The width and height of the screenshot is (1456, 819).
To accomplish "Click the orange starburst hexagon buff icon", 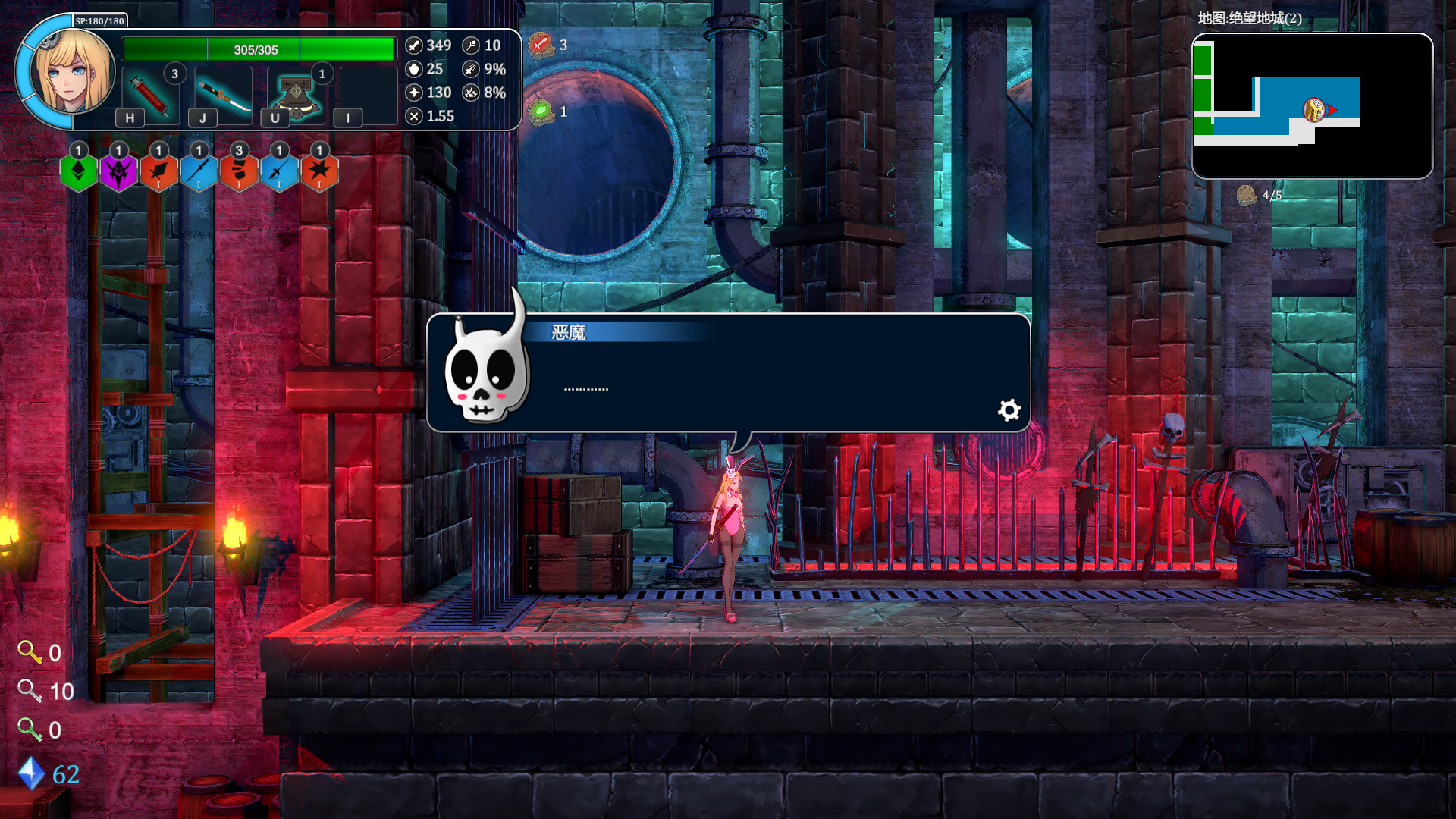I will pyautogui.click(x=320, y=172).
